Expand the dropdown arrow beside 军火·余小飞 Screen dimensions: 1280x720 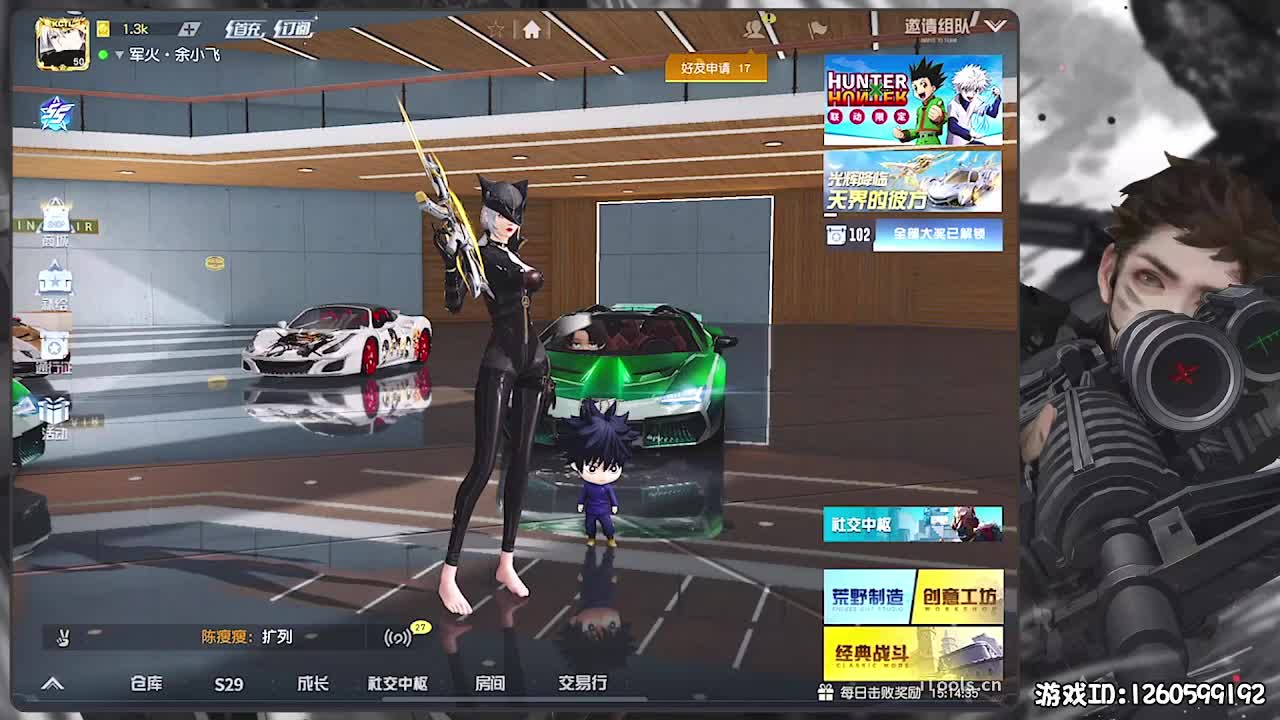click(119, 55)
